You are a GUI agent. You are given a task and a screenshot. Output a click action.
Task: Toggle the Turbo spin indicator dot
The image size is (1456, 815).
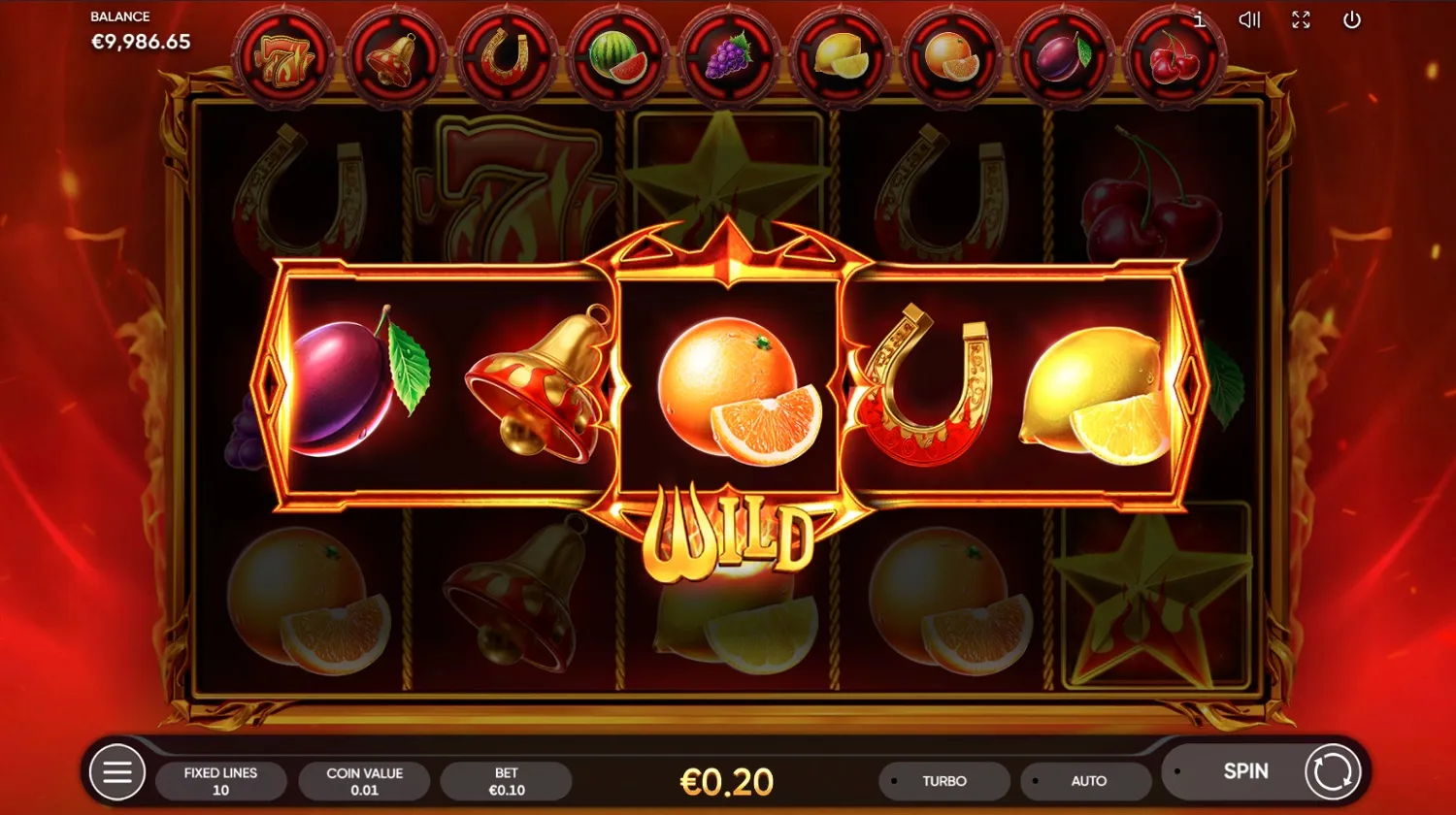(895, 780)
